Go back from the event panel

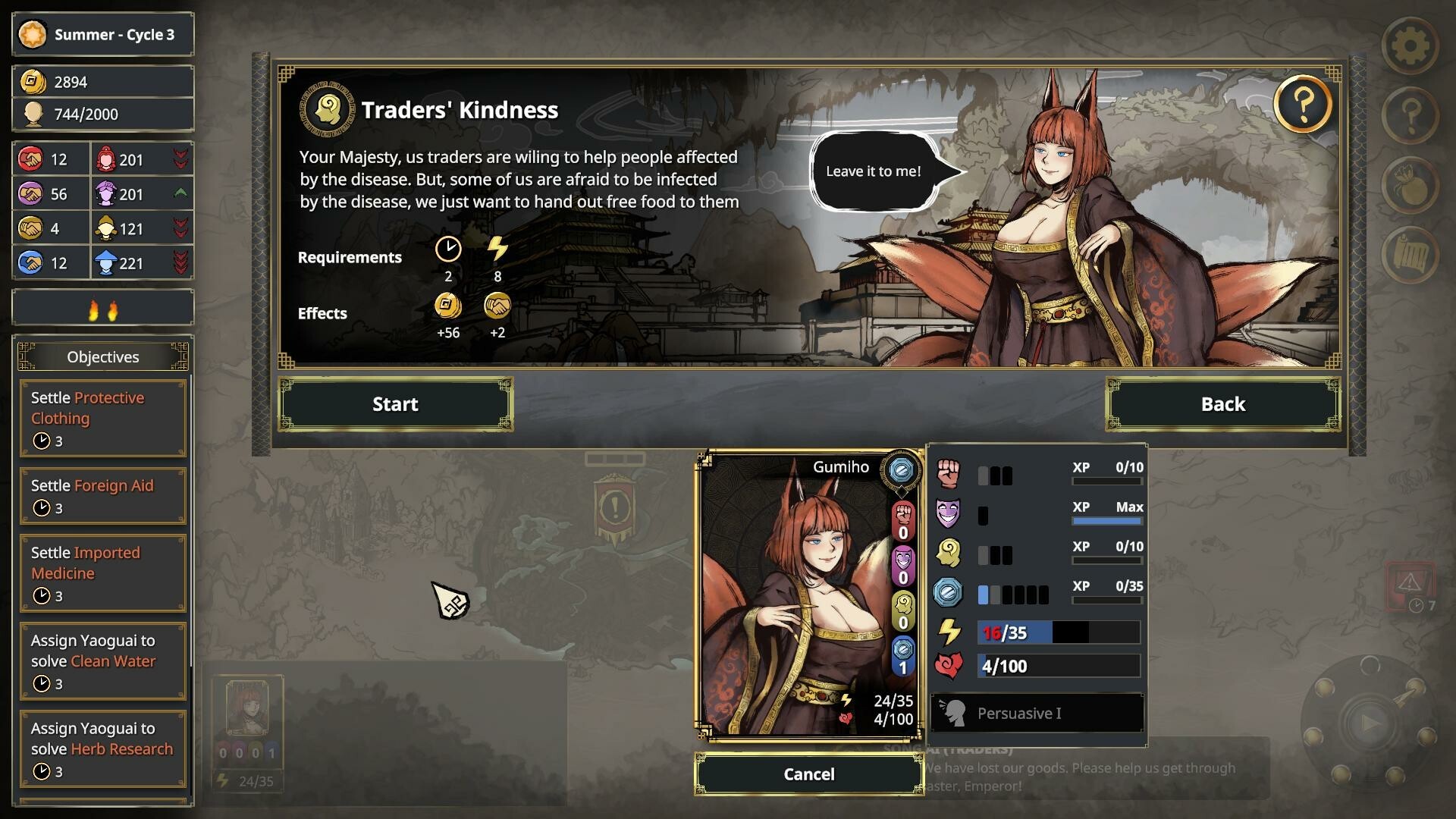coord(1222,404)
